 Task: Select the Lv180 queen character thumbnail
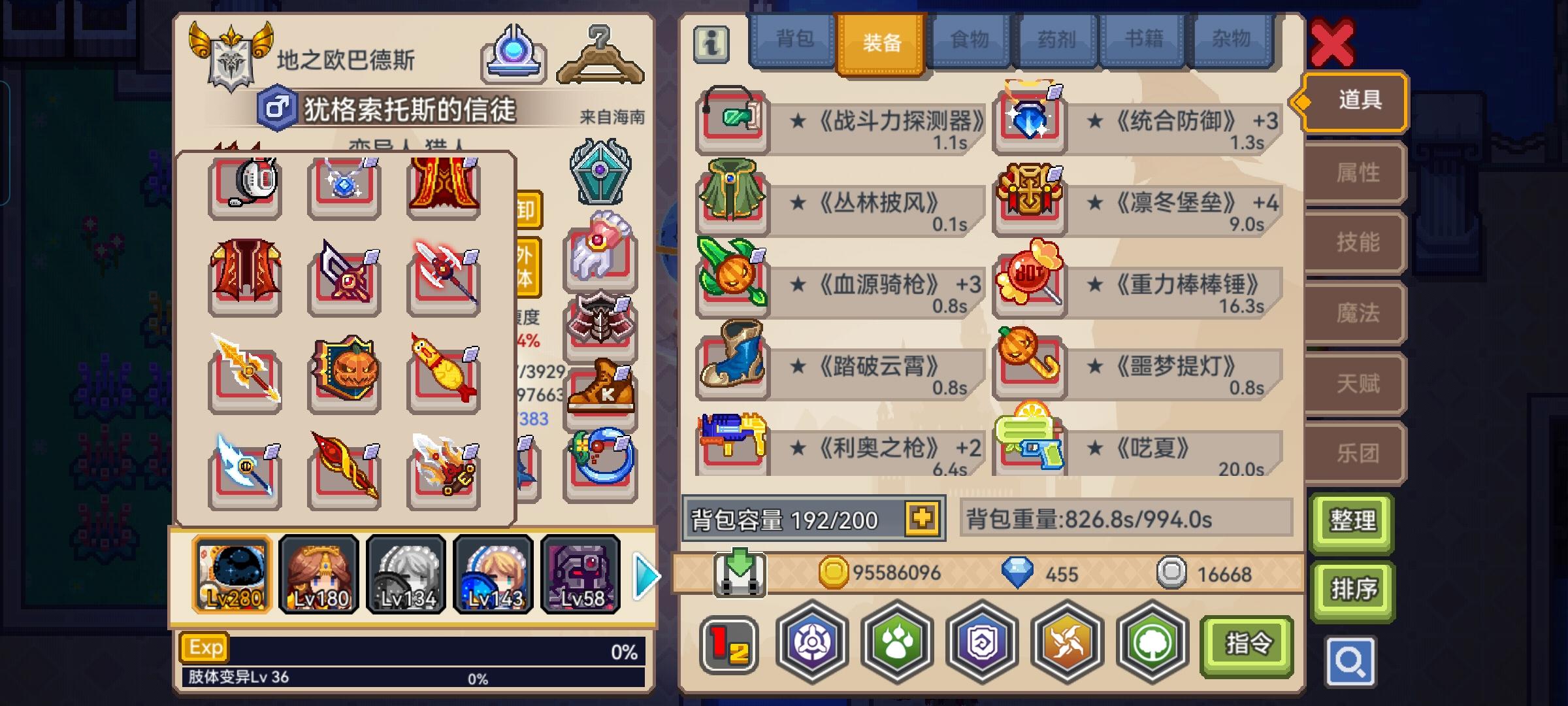click(319, 574)
